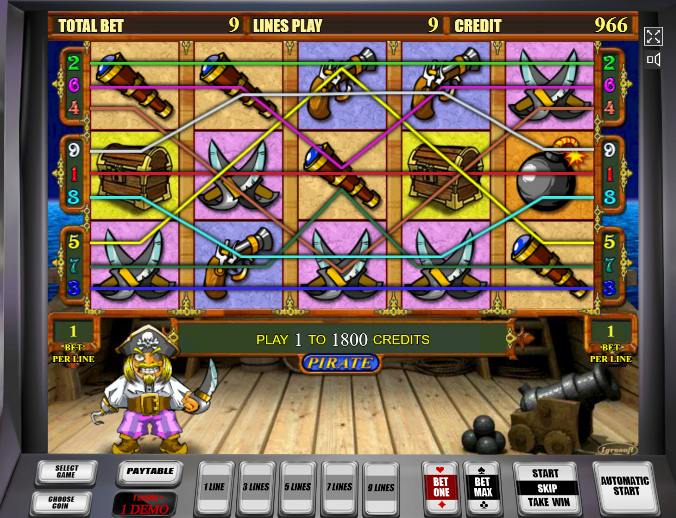Enable Automatic Start spins
The height and width of the screenshot is (518, 676).
(622, 486)
